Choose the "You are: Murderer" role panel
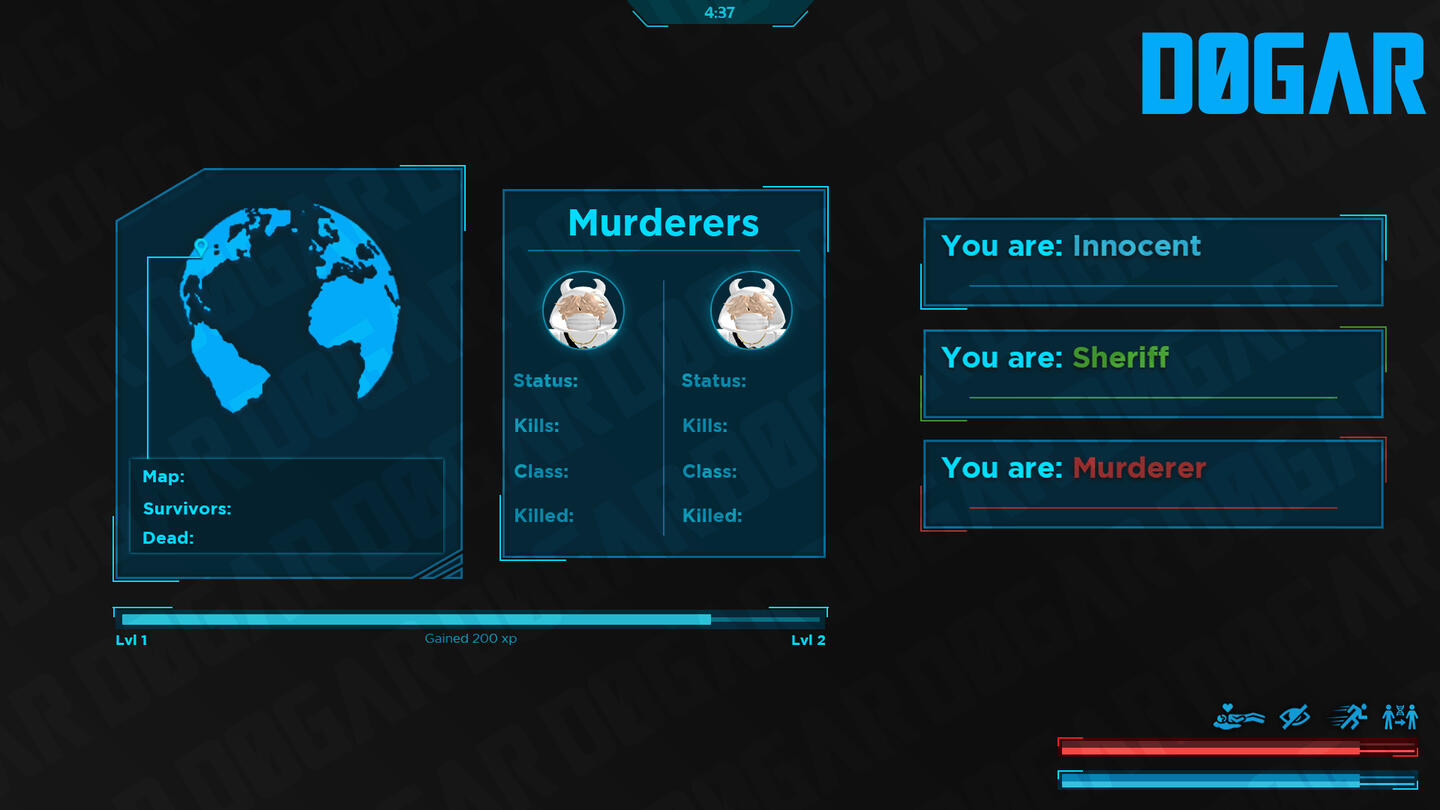The width and height of the screenshot is (1440, 810). point(1153,484)
